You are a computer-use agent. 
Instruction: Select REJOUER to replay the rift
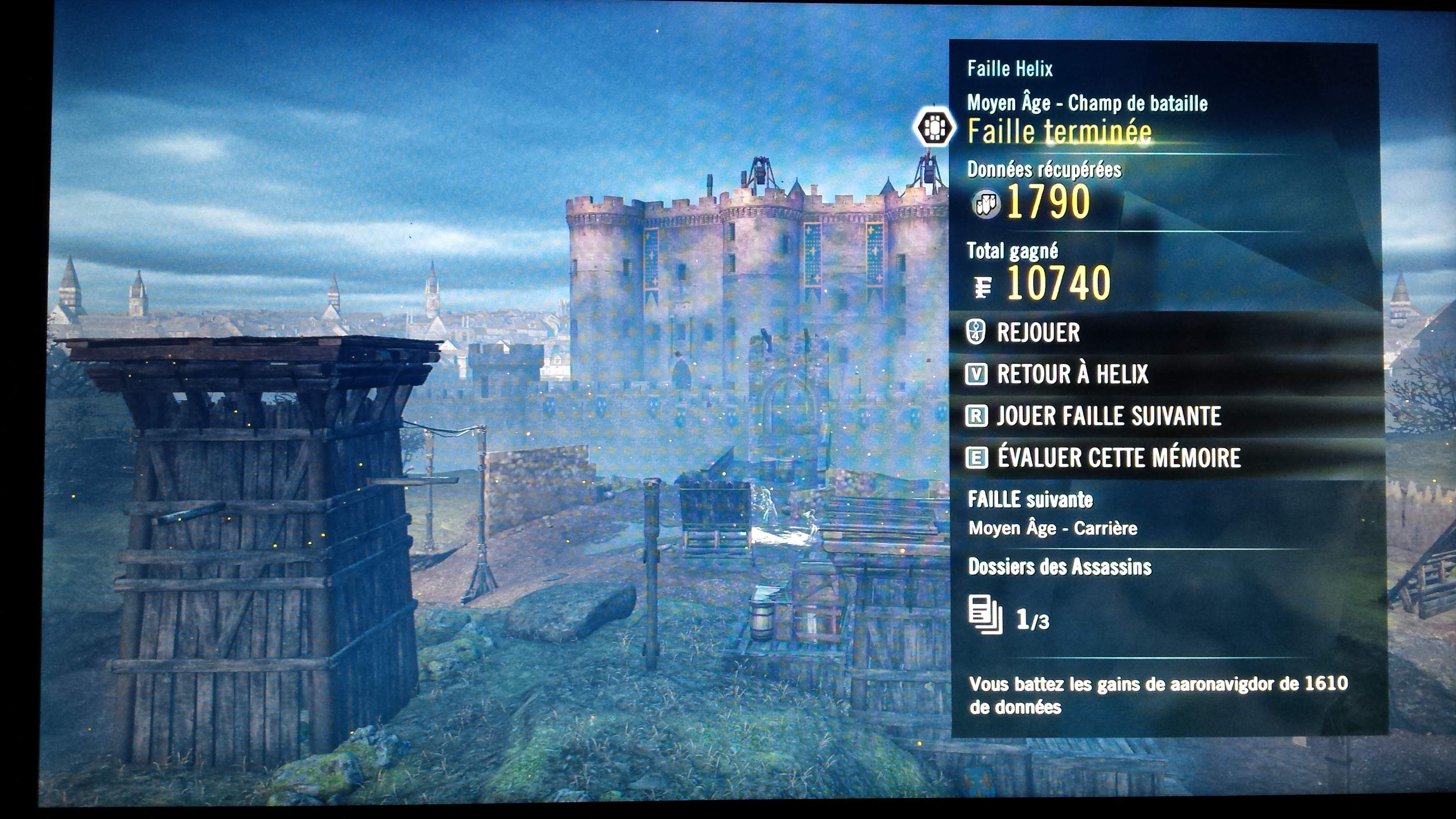(x=1038, y=332)
